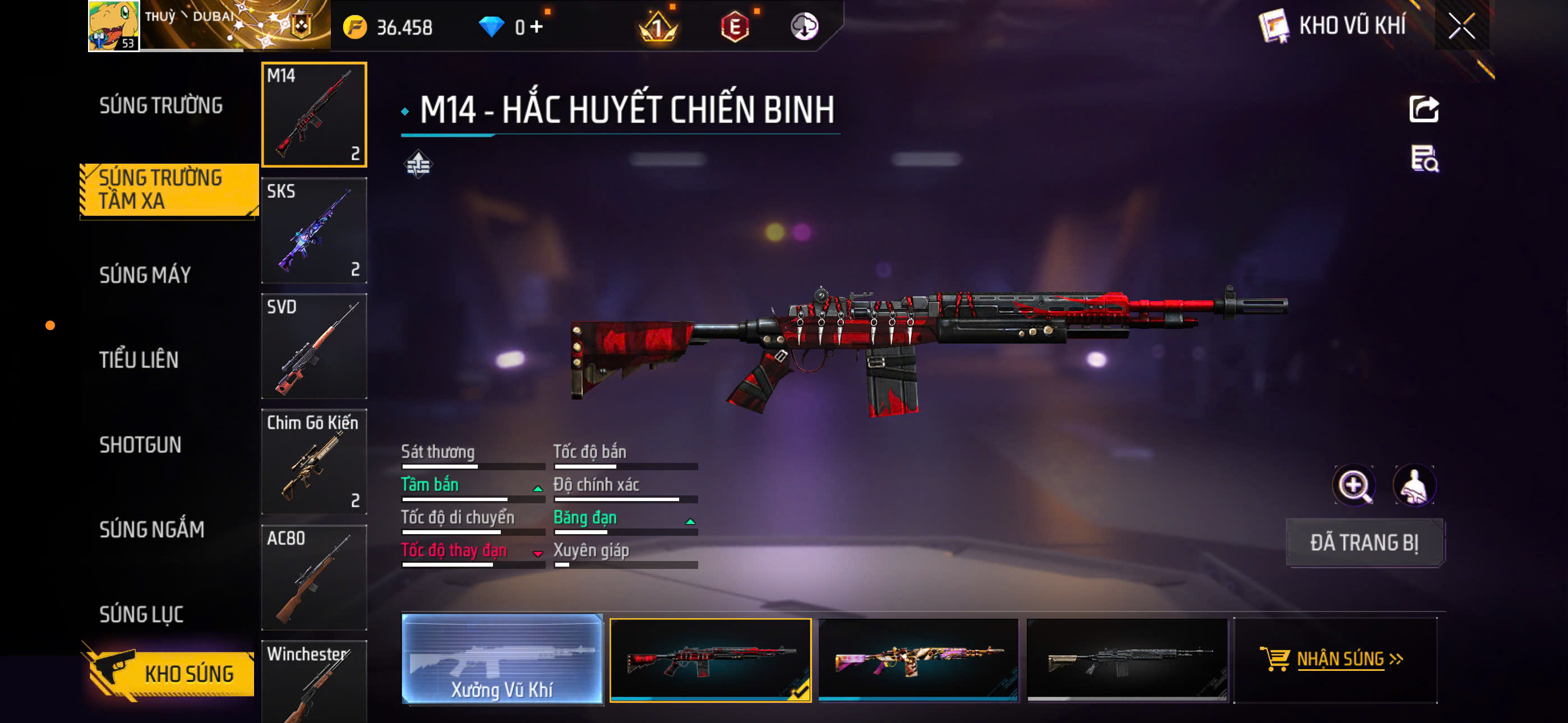Open the SÚNG MÁY category
This screenshot has width=1568, height=723.
tap(145, 275)
